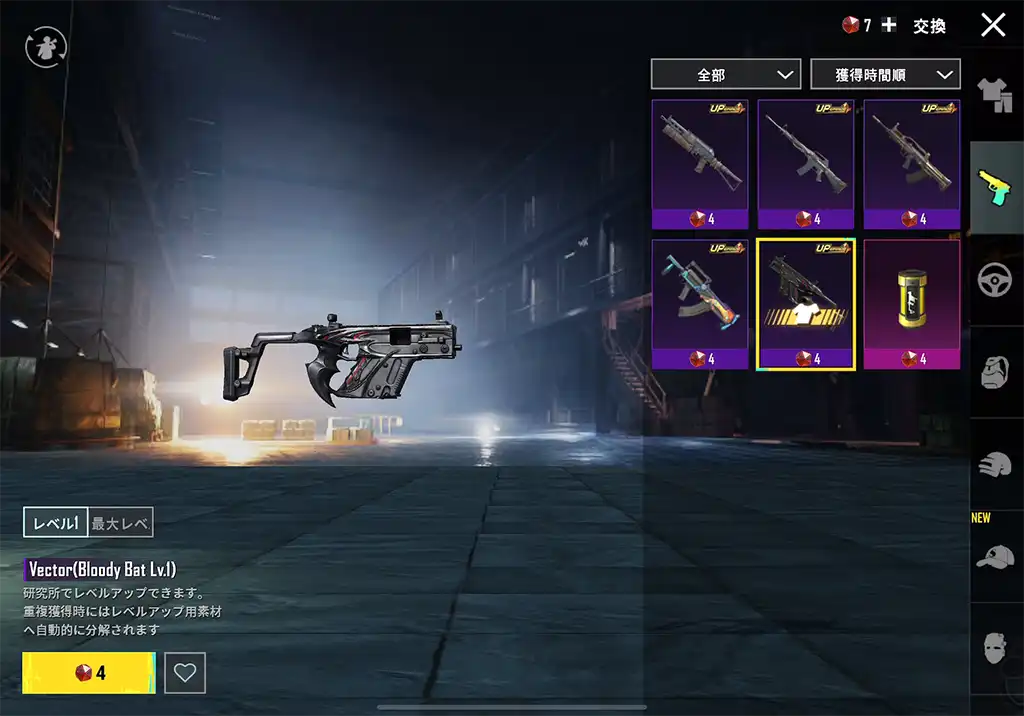Select the grey shotgun skin in the top-left tile

700,164
